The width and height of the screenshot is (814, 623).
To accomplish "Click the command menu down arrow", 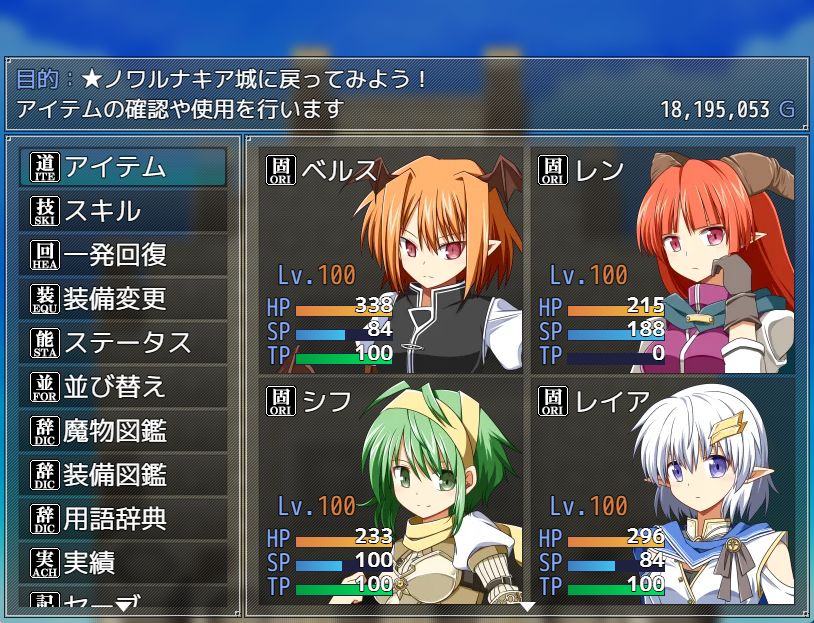I will [x=123, y=605].
